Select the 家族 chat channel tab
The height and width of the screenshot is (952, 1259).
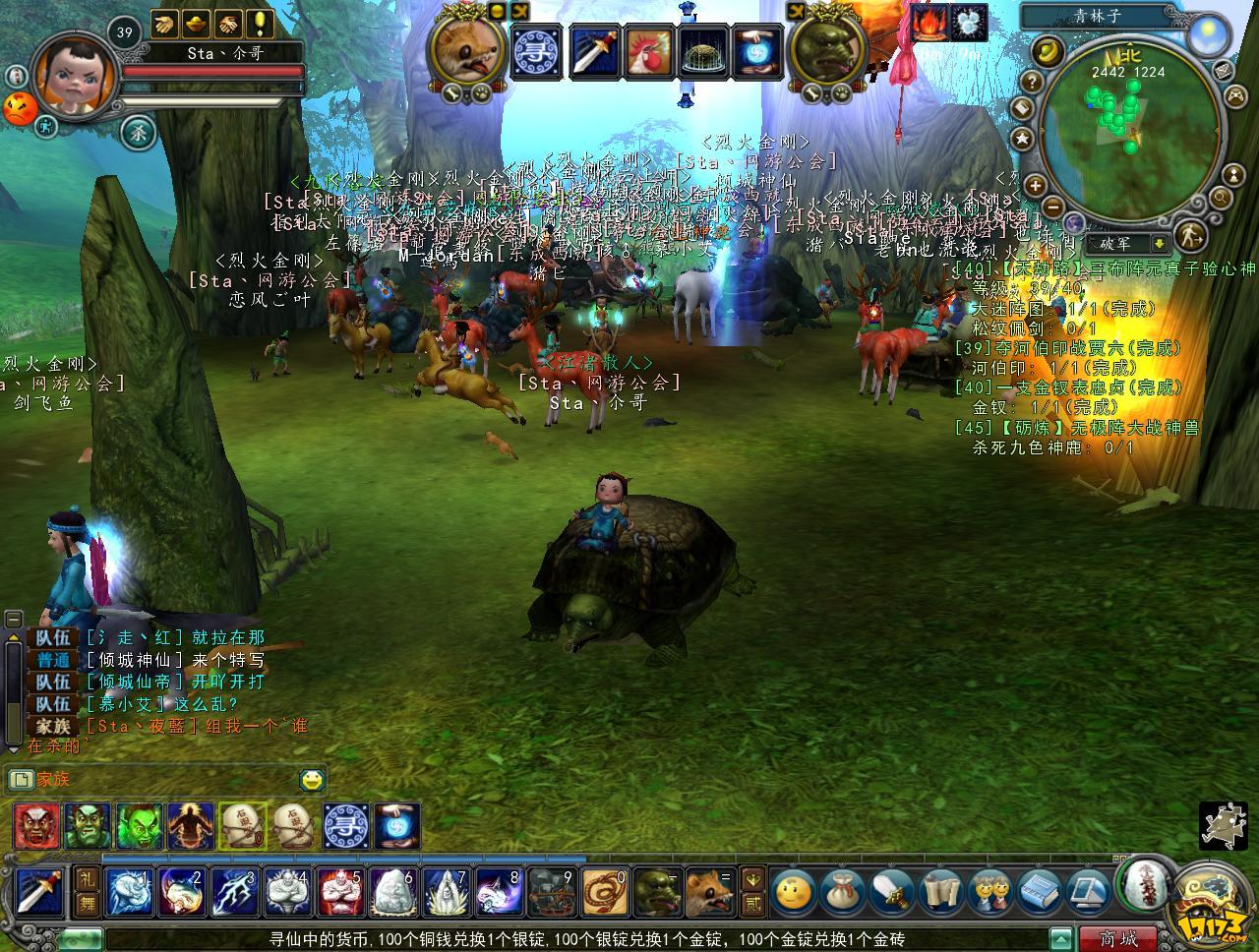54,780
